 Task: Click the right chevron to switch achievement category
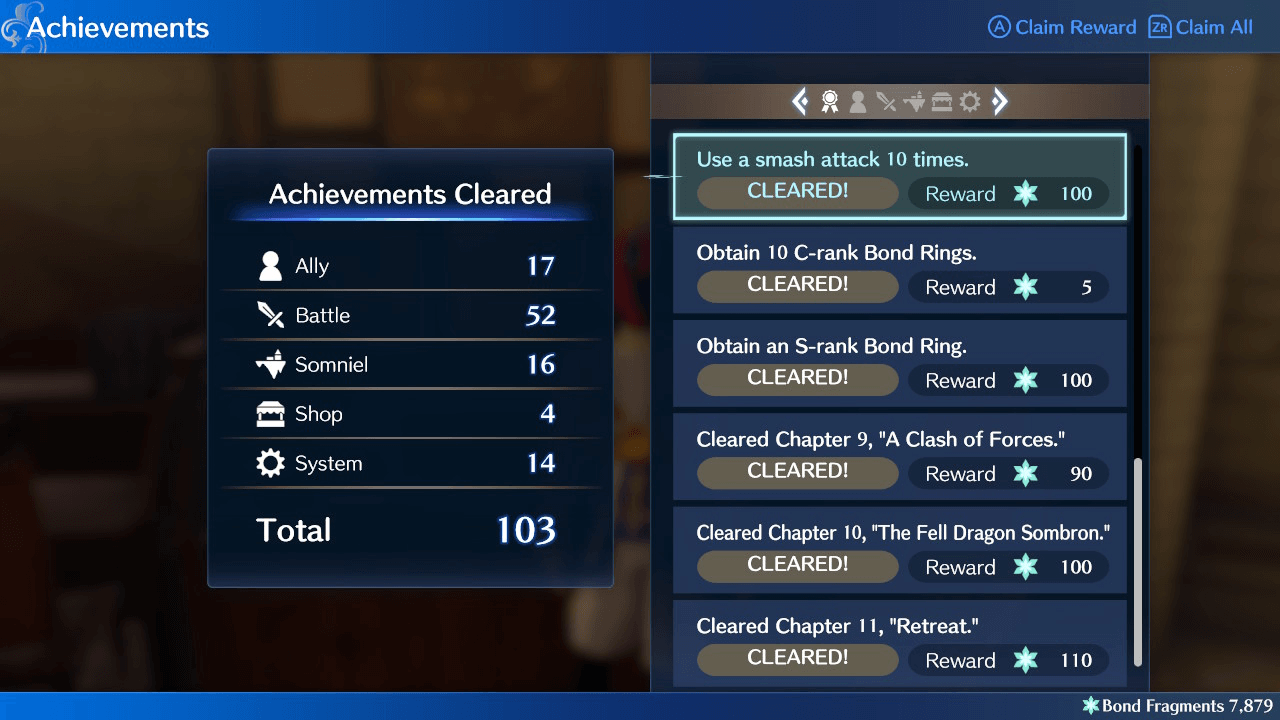click(x=999, y=101)
